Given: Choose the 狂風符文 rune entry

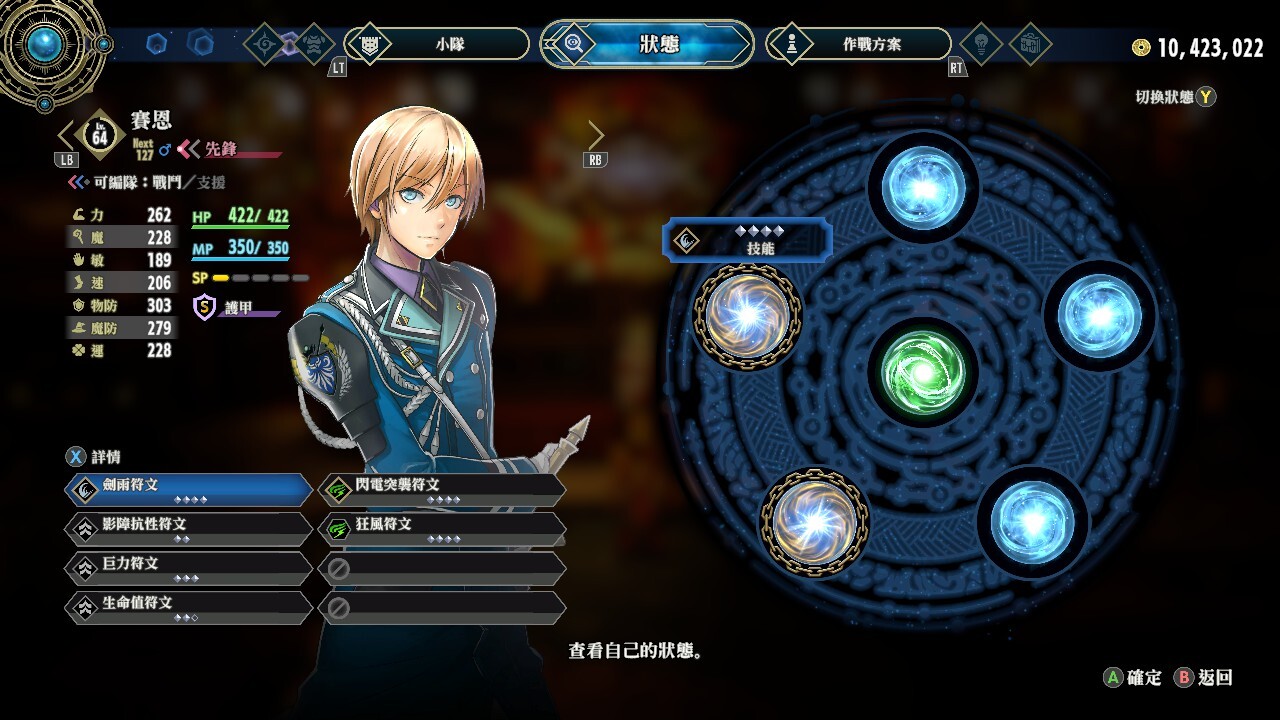Looking at the screenshot, I should [442, 528].
